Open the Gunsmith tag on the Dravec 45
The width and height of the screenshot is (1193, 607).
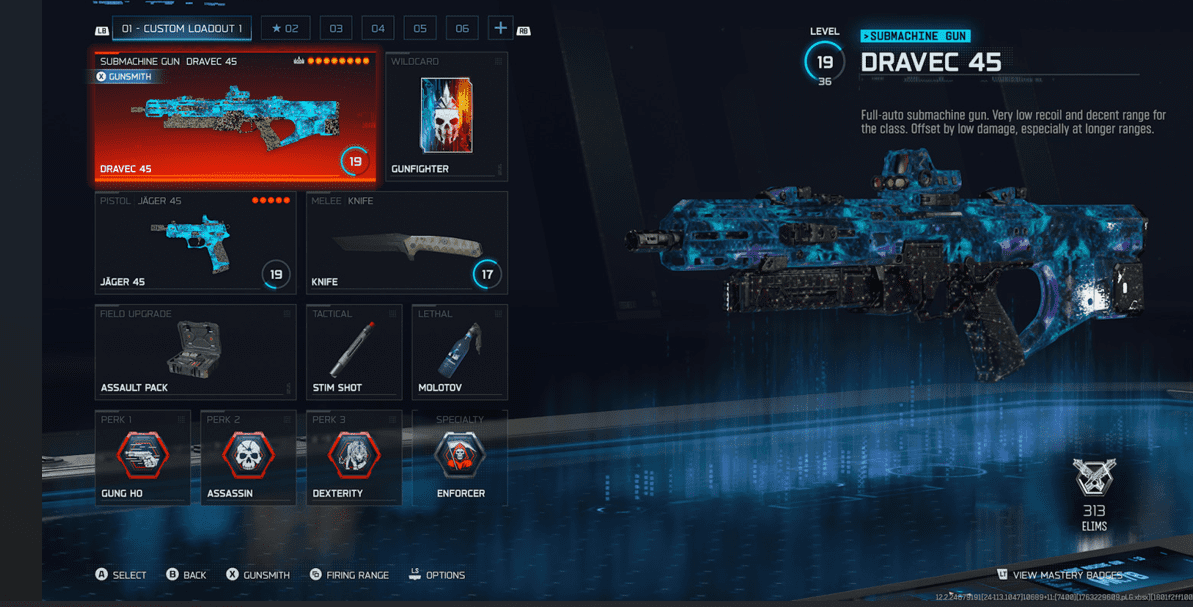click(124, 77)
